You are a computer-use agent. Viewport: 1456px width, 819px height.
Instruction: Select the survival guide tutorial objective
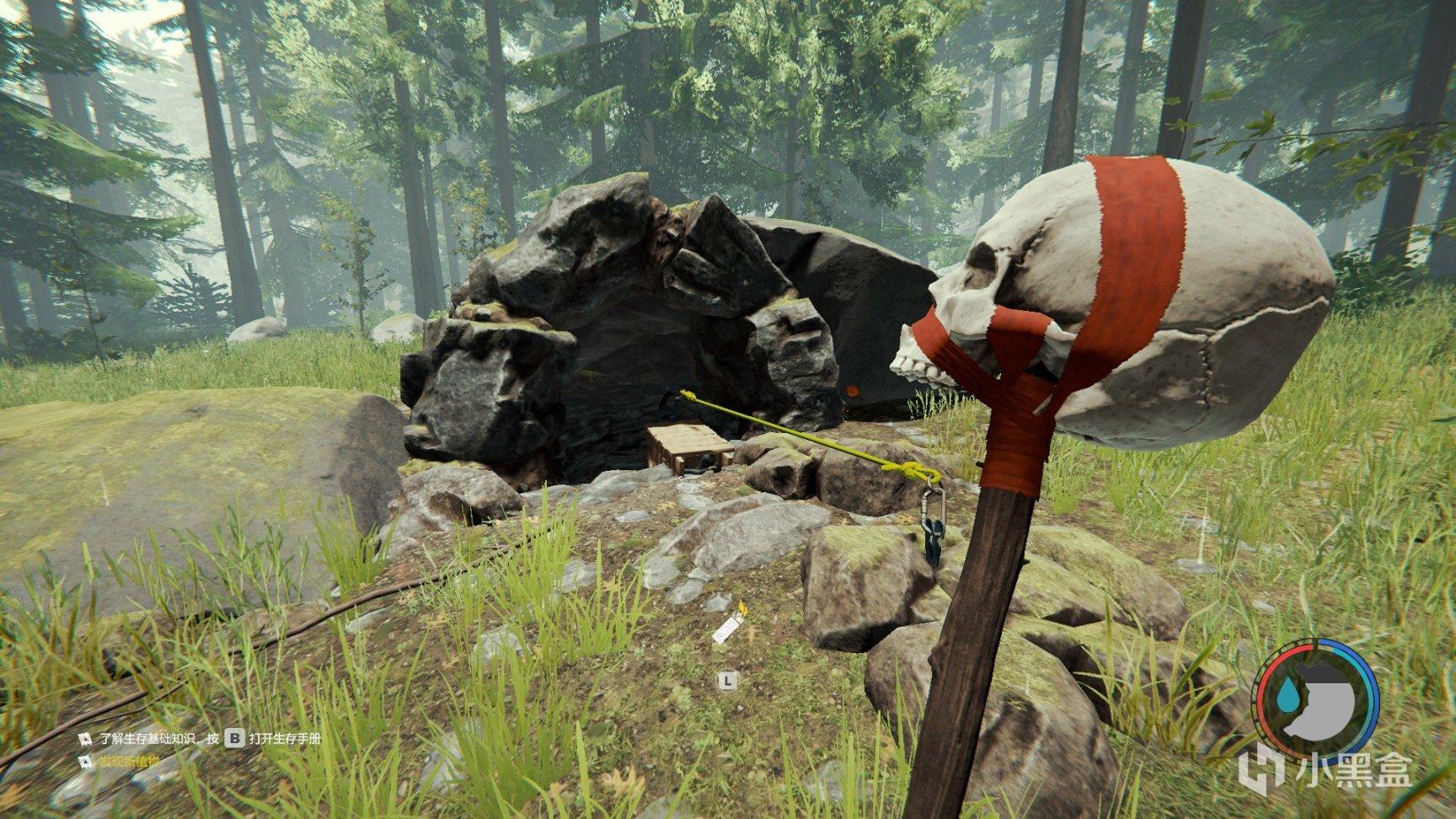[x=202, y=739]
